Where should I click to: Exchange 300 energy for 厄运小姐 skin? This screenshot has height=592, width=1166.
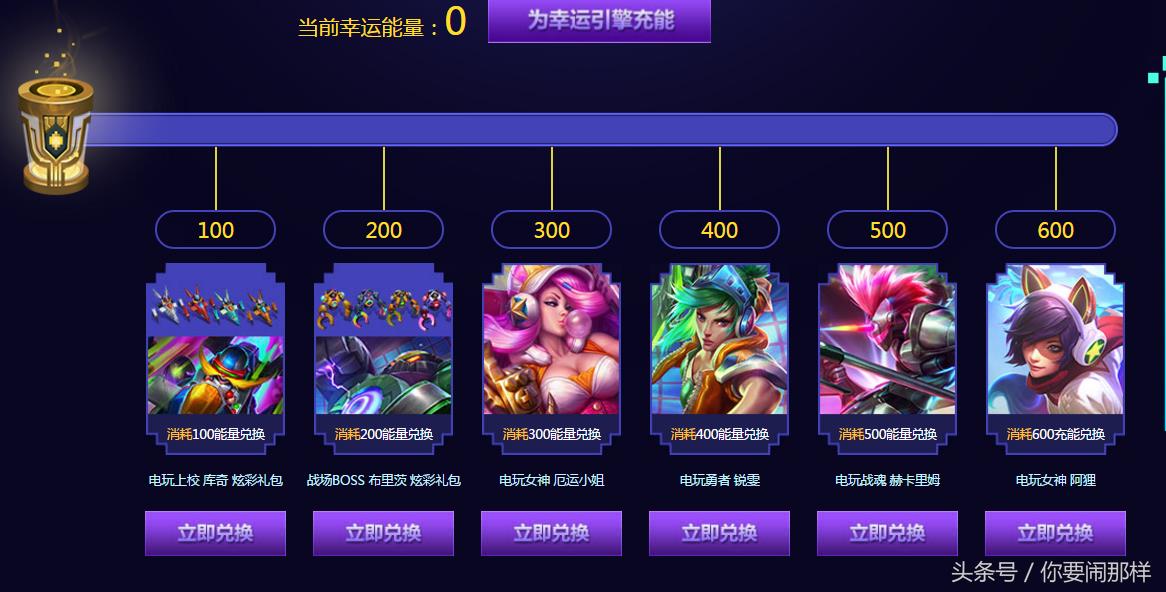pos(551,533)
